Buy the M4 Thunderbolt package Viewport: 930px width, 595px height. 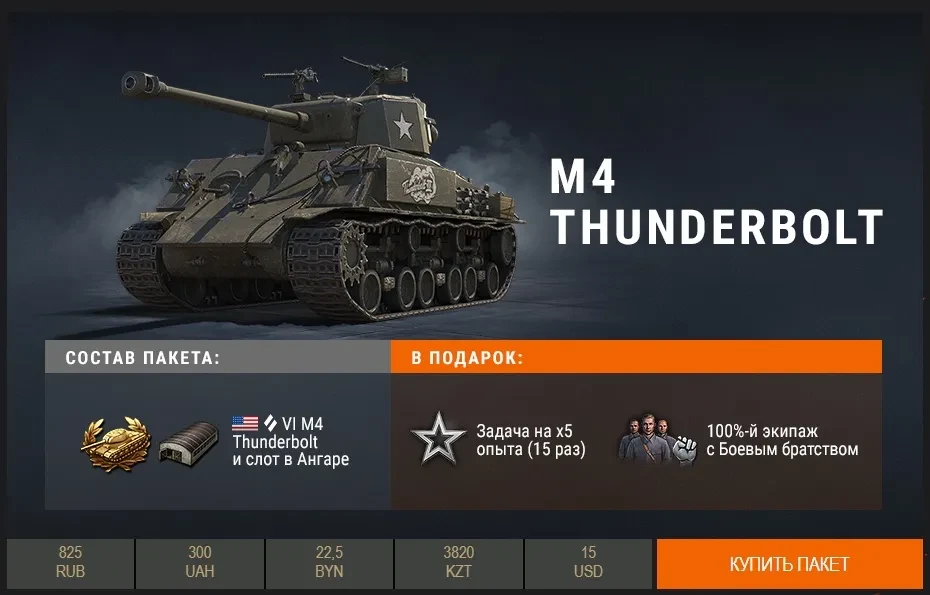click(x=789, y=564)
